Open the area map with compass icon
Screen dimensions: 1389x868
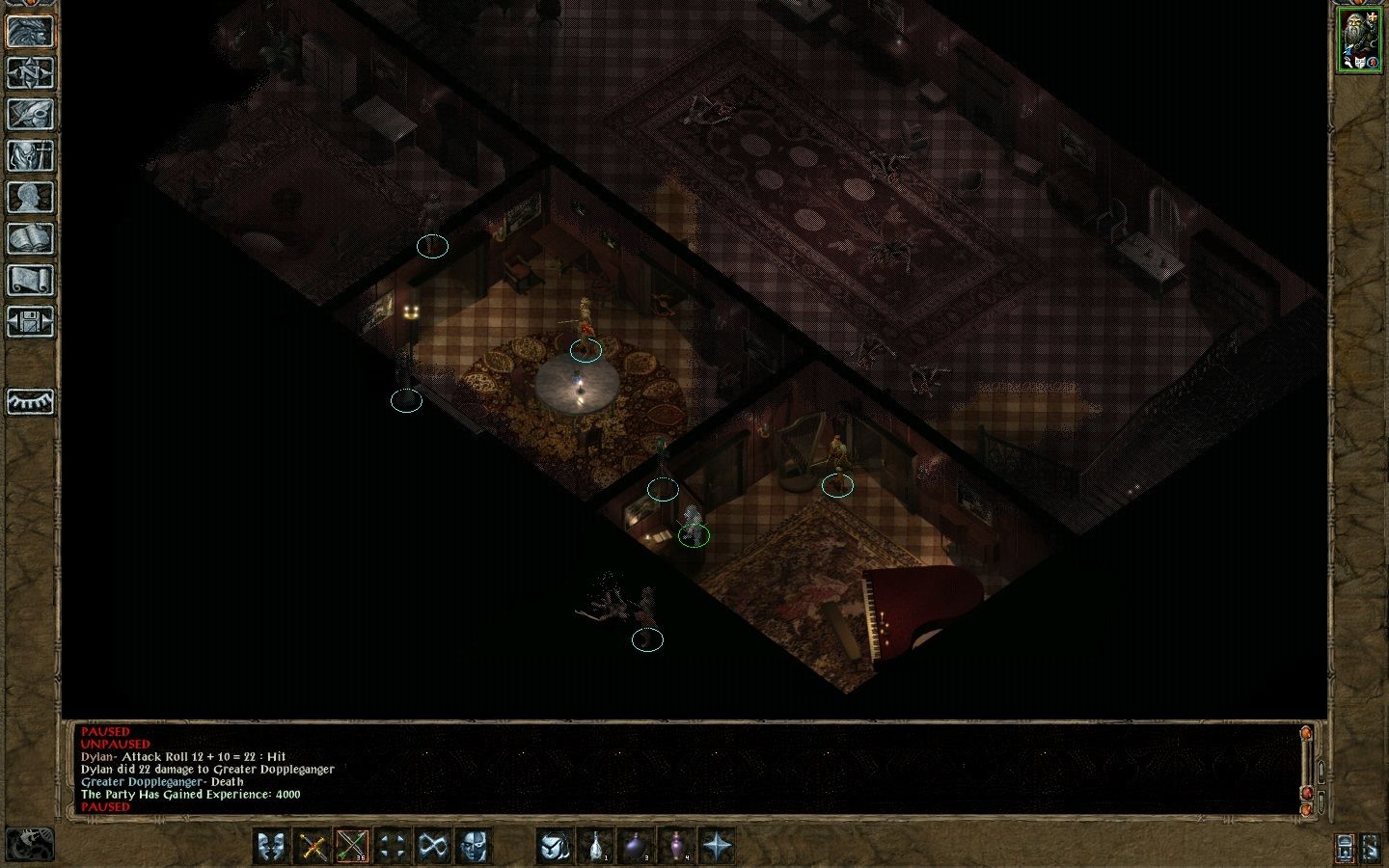tap(30, 73)
